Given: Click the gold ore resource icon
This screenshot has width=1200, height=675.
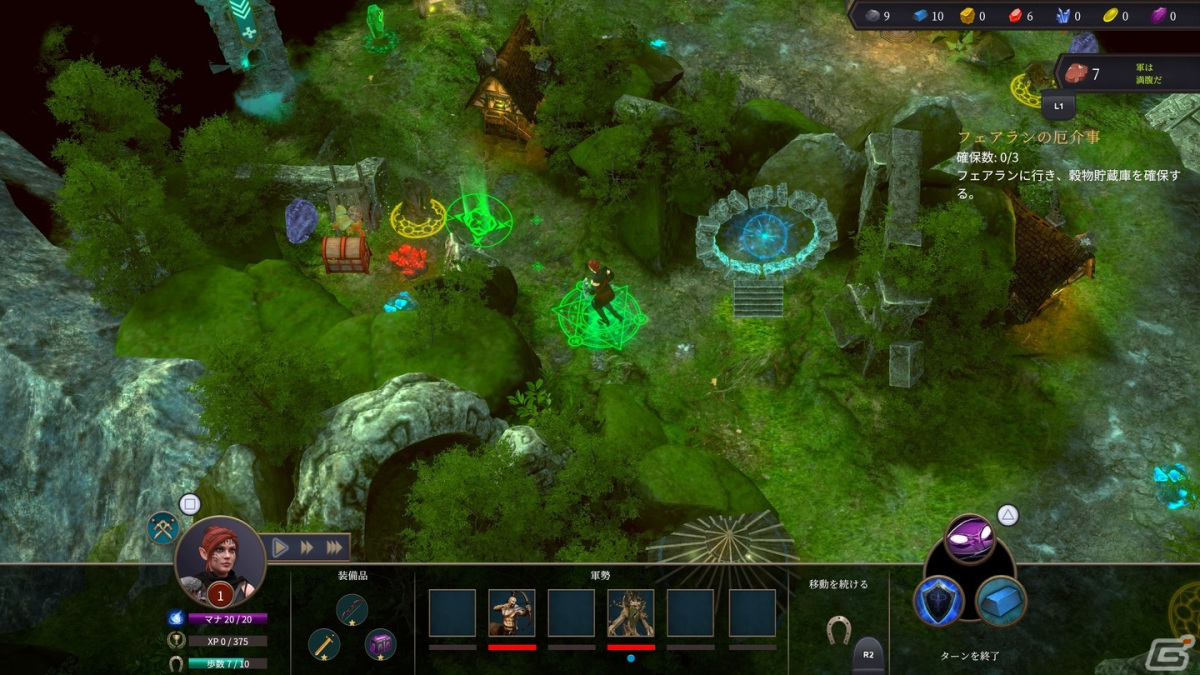Looking at the screenshot, I should point(967,15).
